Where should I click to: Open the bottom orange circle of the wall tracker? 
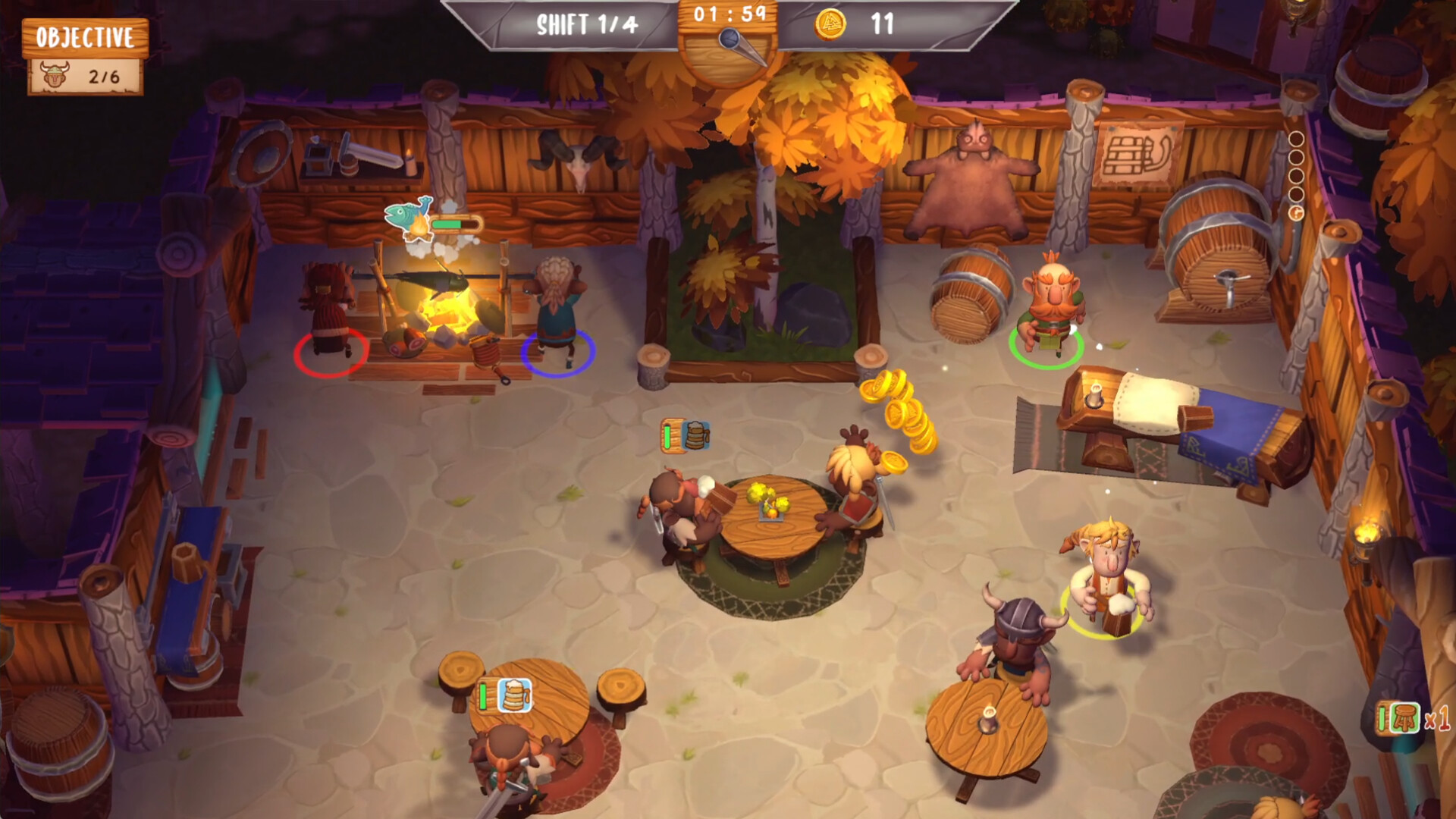coord(1296,212)
